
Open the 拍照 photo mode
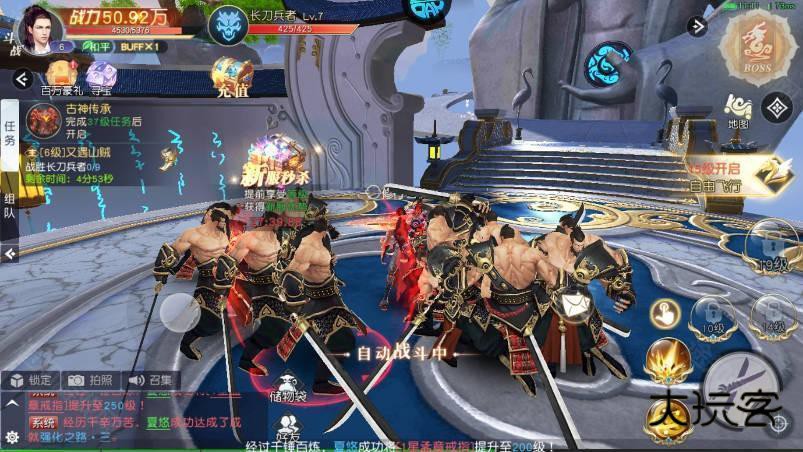click(x=90, y=380)
